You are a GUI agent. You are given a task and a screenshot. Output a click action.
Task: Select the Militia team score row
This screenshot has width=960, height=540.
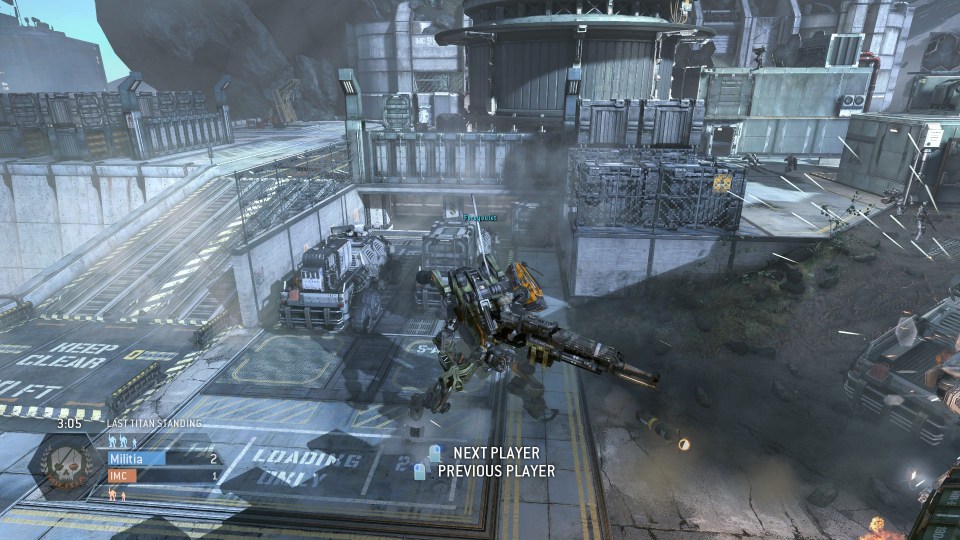pos(164,459)
